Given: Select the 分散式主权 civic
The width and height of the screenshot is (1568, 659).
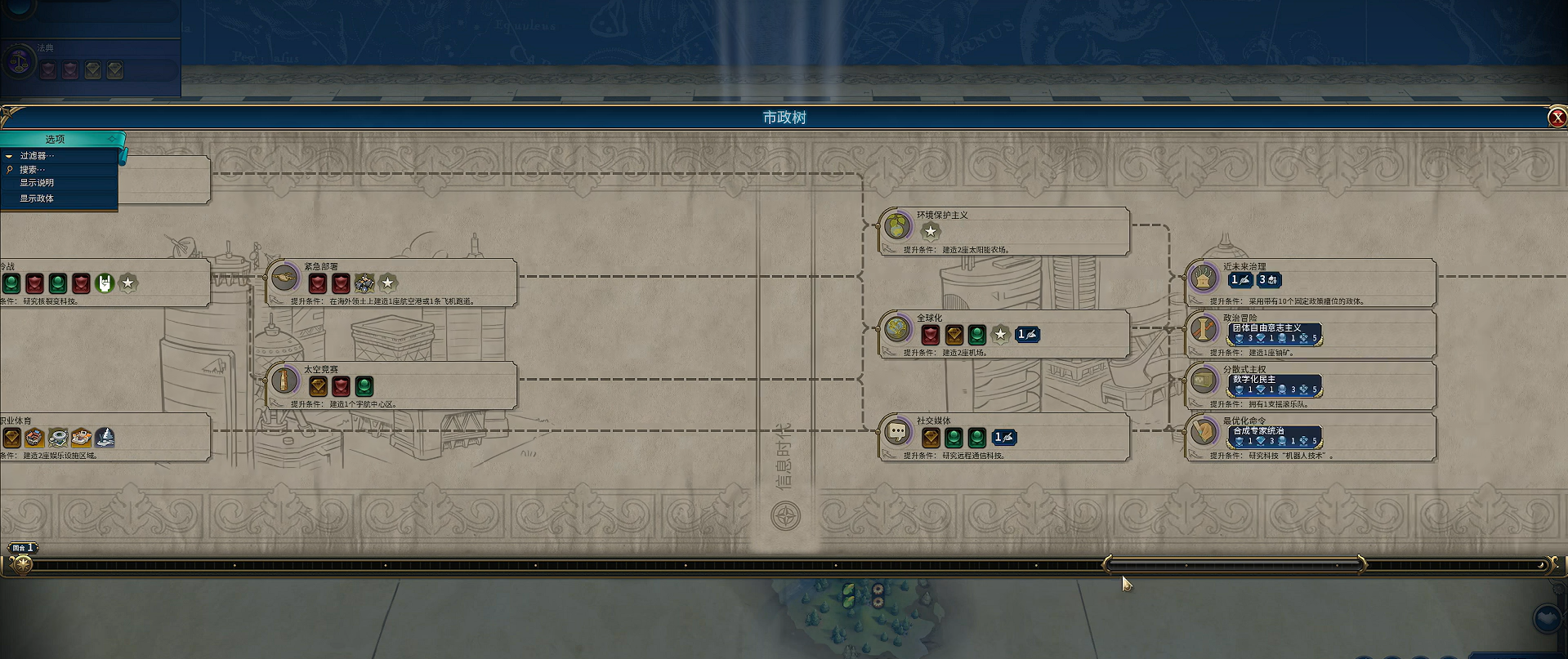Looking at the screenshot, I should (x=1204, y=381).
